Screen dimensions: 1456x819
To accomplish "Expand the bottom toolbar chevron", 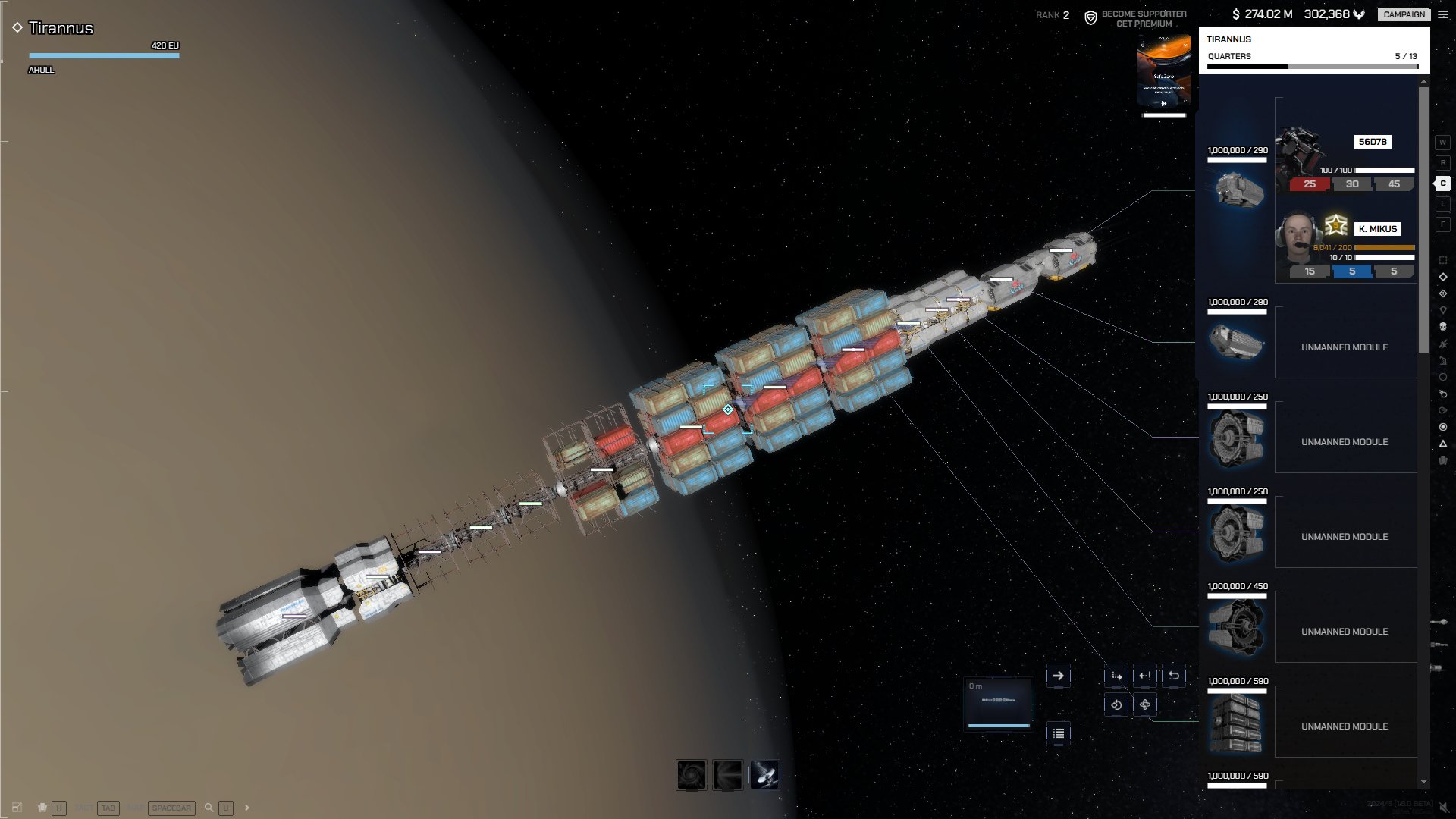I will tap(246, 808).
